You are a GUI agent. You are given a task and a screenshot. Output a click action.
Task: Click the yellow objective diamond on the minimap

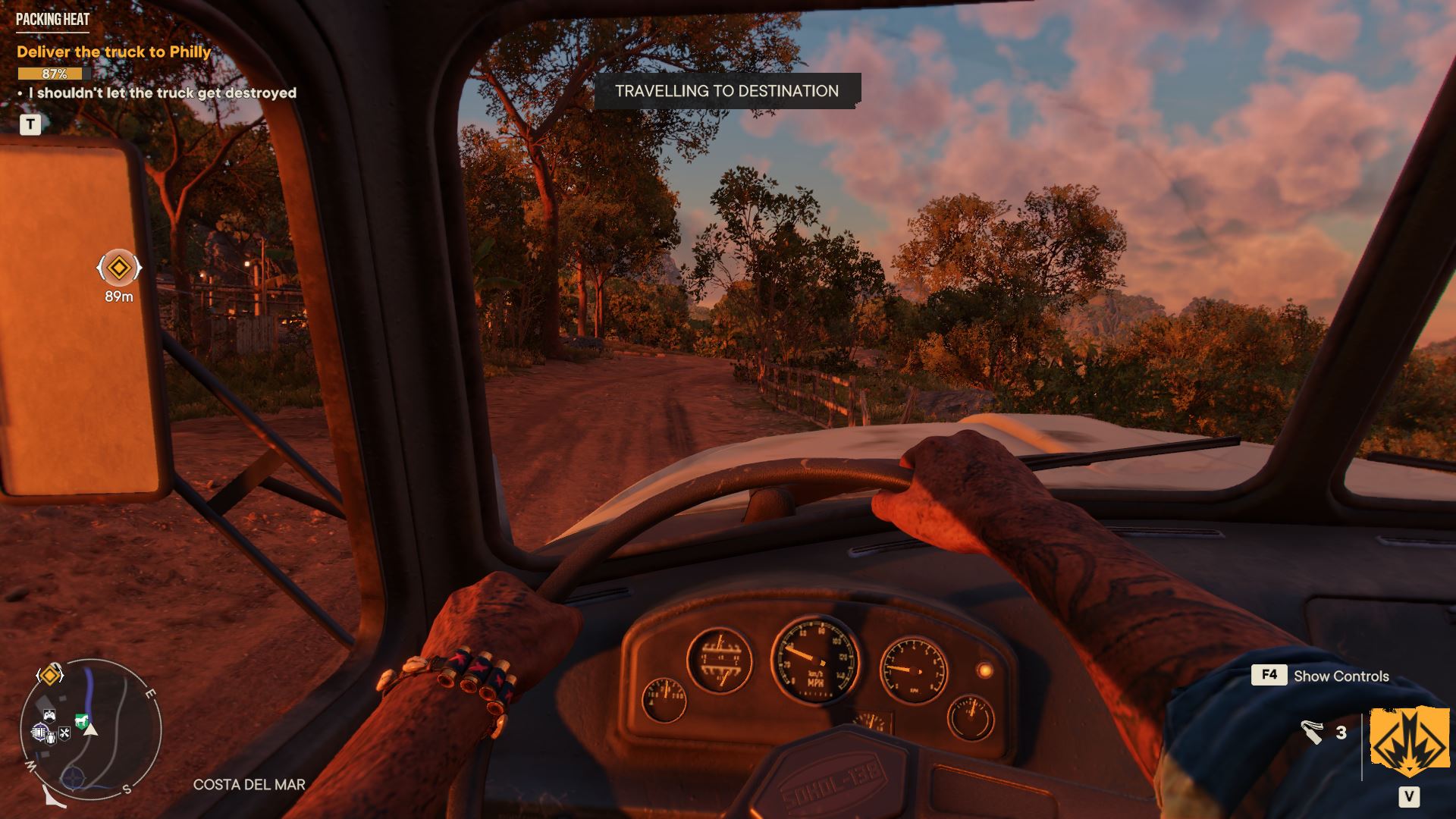(x=49, y=676)
